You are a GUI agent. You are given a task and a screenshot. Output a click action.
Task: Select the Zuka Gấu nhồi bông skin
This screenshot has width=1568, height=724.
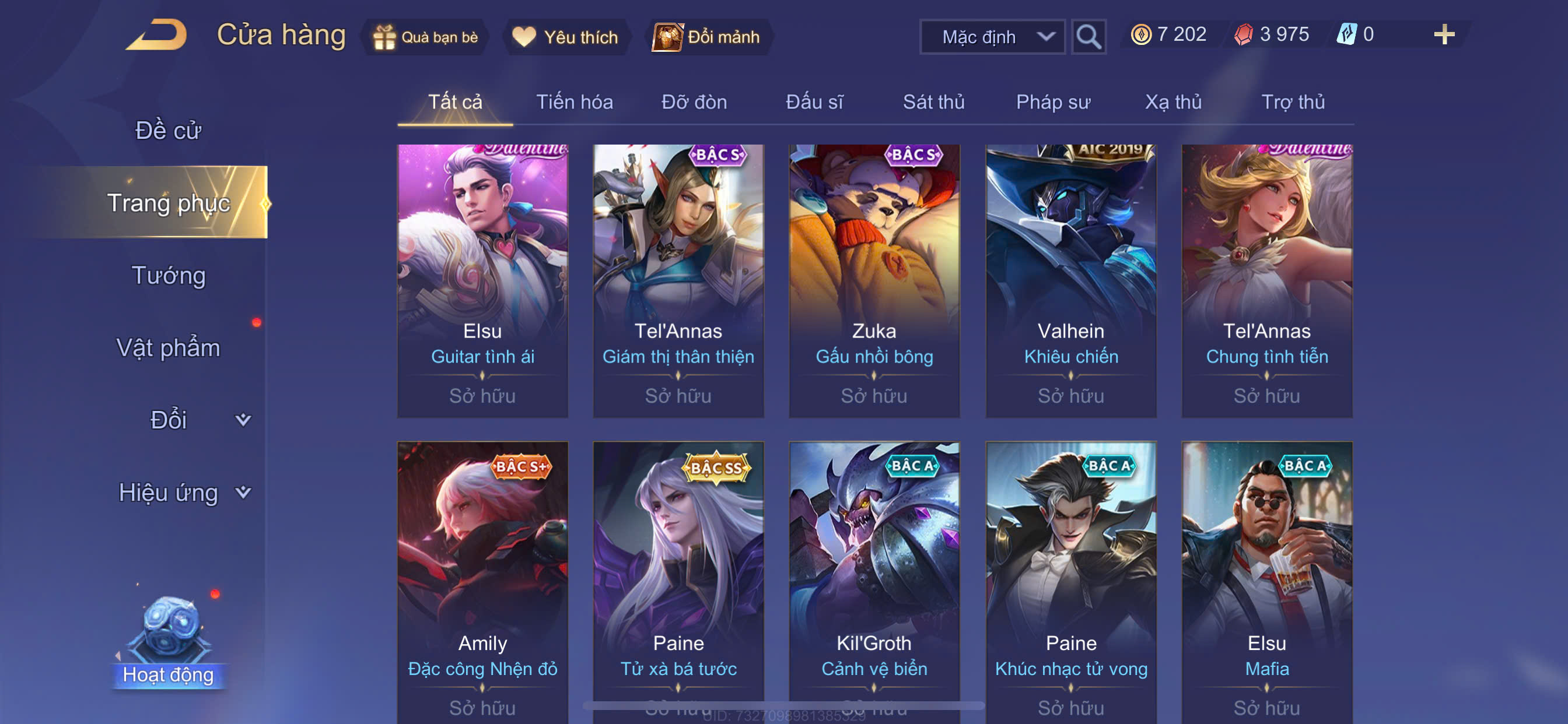coord(874,280)
